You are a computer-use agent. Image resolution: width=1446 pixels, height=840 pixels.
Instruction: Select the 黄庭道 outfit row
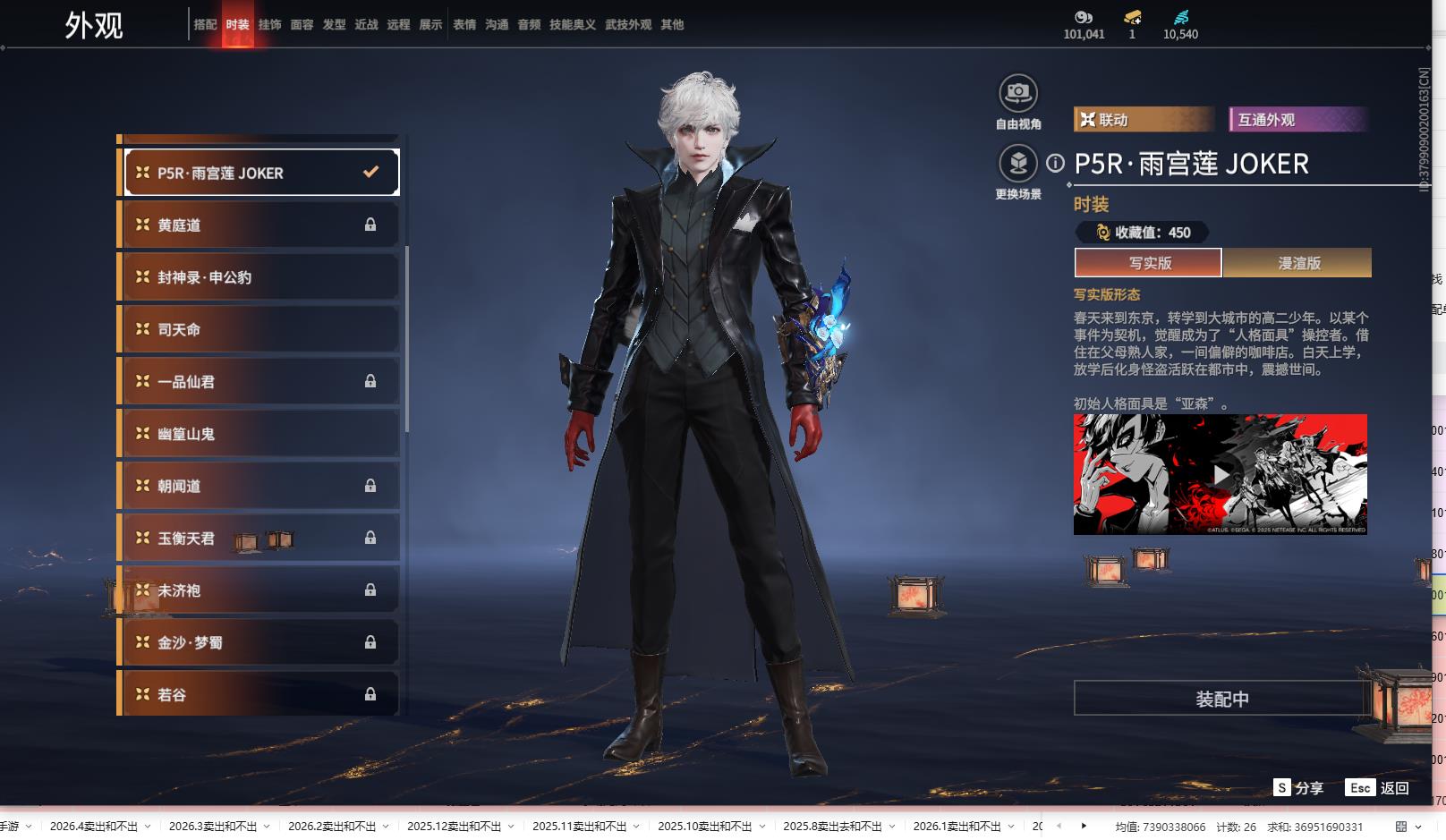pos(259,225)
